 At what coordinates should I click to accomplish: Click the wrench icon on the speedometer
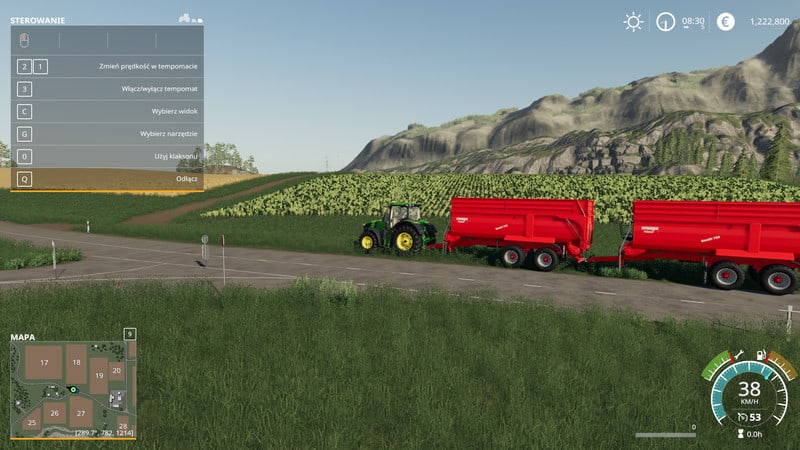click(739, 355)
